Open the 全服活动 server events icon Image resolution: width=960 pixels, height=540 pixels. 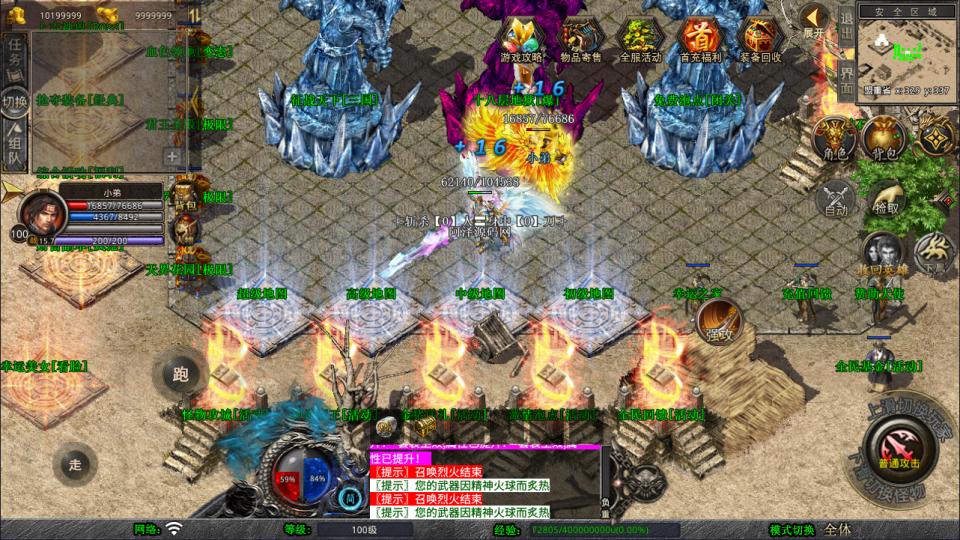641,40
